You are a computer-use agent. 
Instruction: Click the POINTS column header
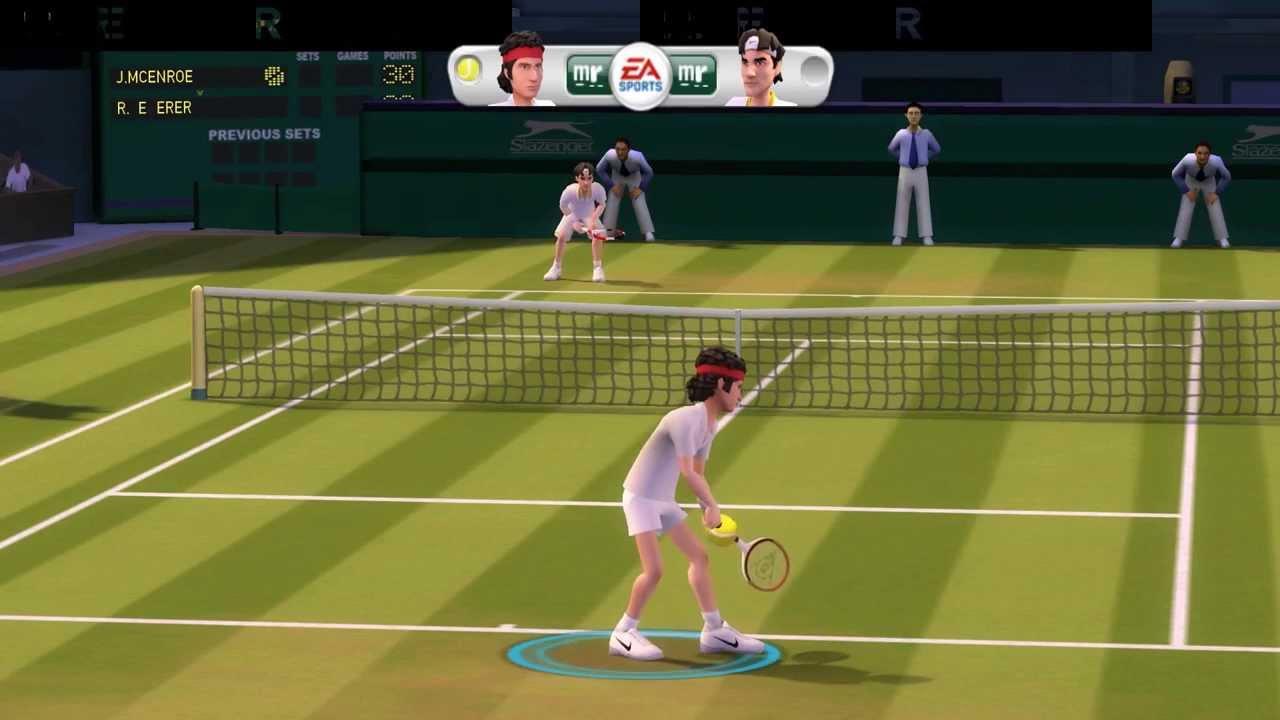point(400,56)
